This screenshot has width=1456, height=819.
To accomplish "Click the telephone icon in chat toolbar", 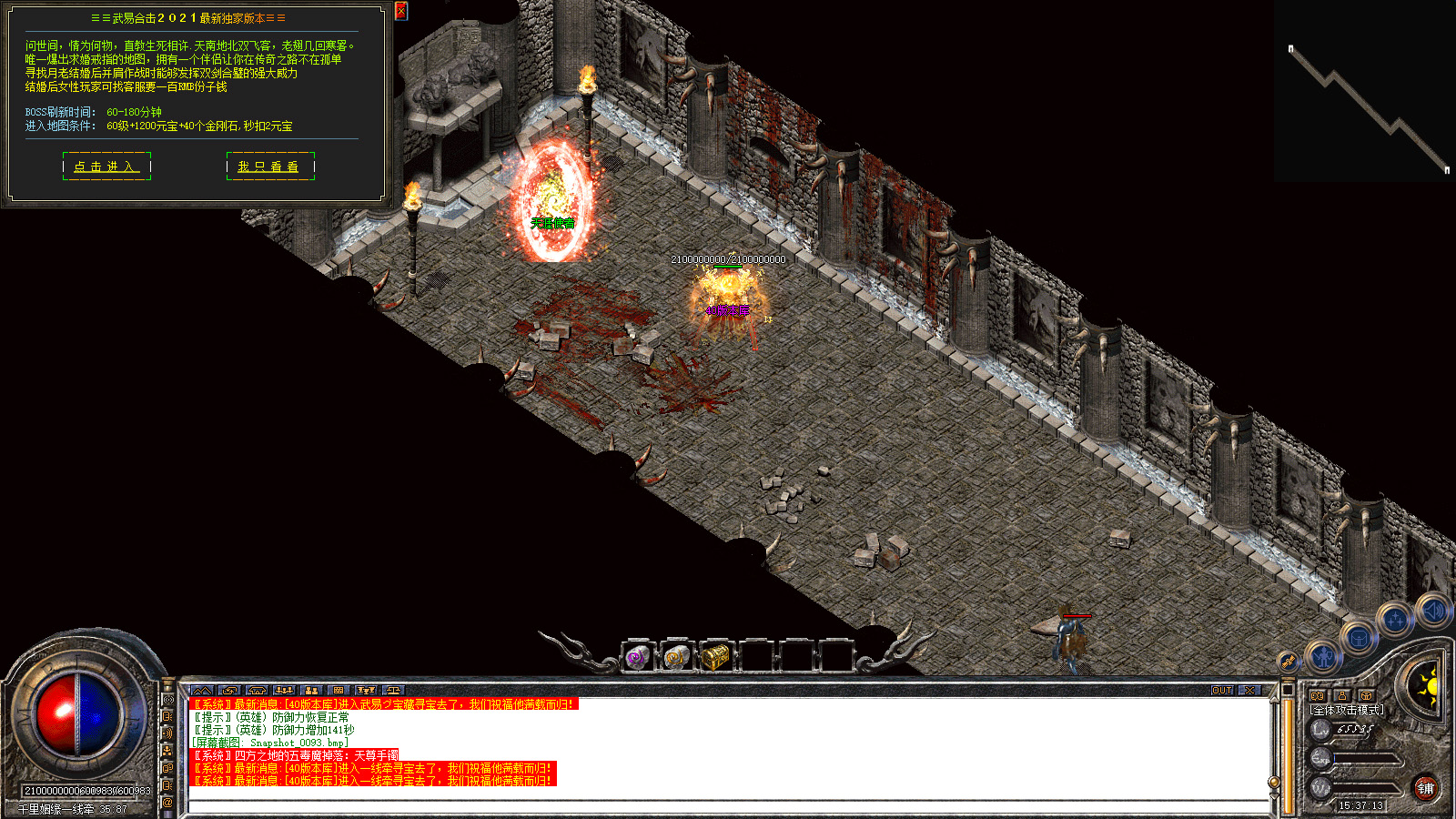I will point(257,691).
